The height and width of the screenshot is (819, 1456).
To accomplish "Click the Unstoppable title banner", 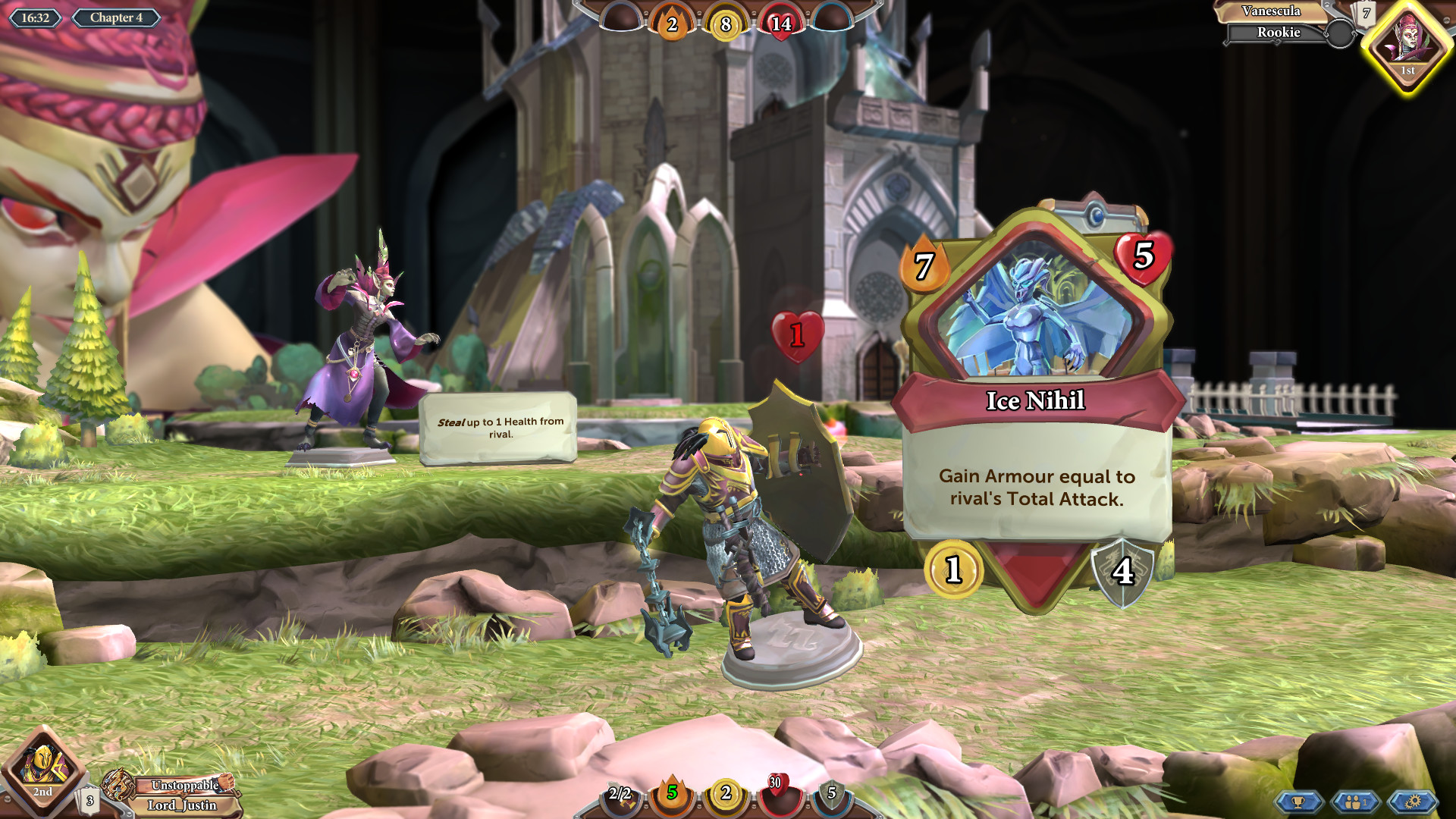I will point(184,785).
